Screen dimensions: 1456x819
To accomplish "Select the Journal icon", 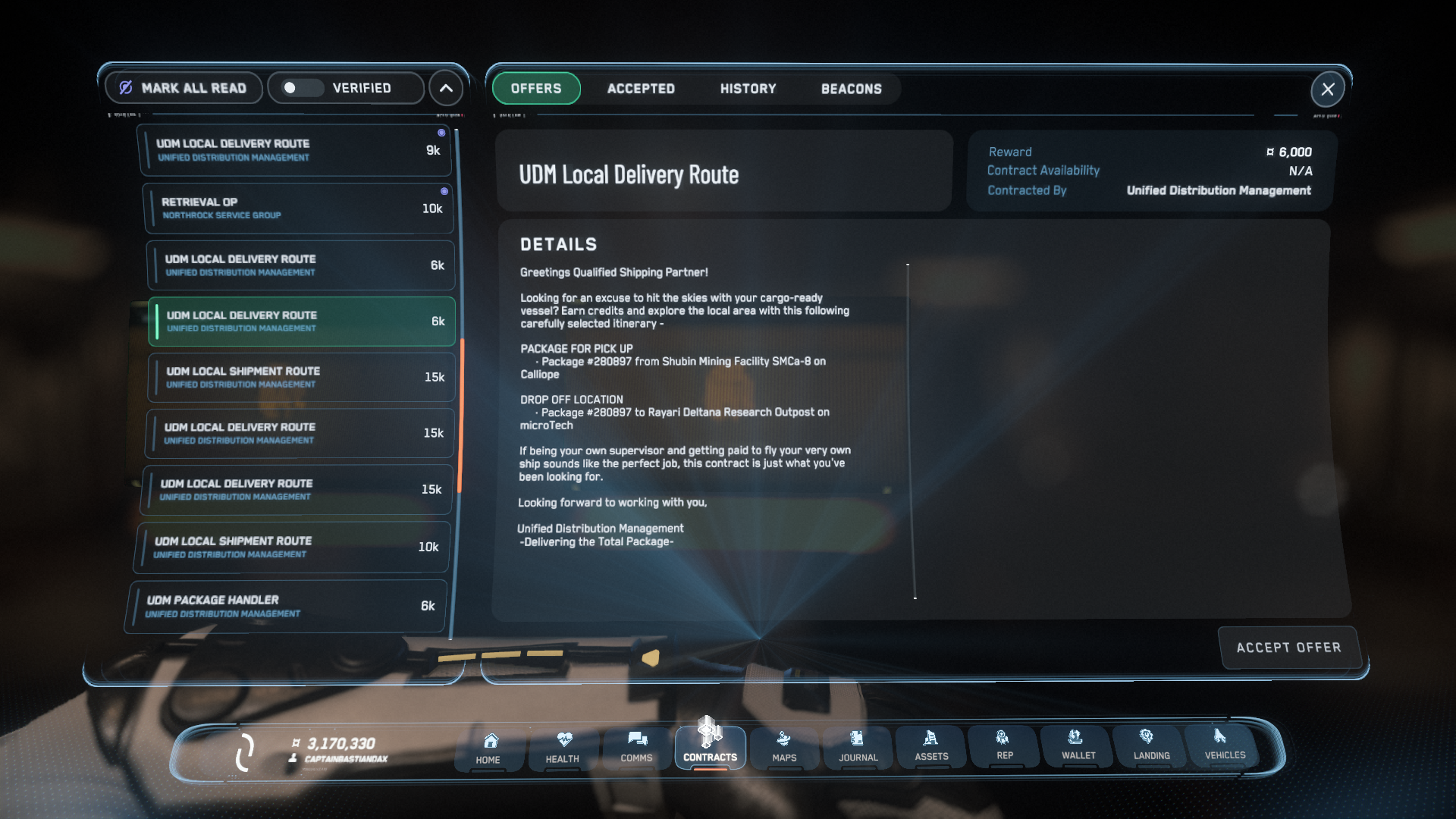I will tap(858, 747).
